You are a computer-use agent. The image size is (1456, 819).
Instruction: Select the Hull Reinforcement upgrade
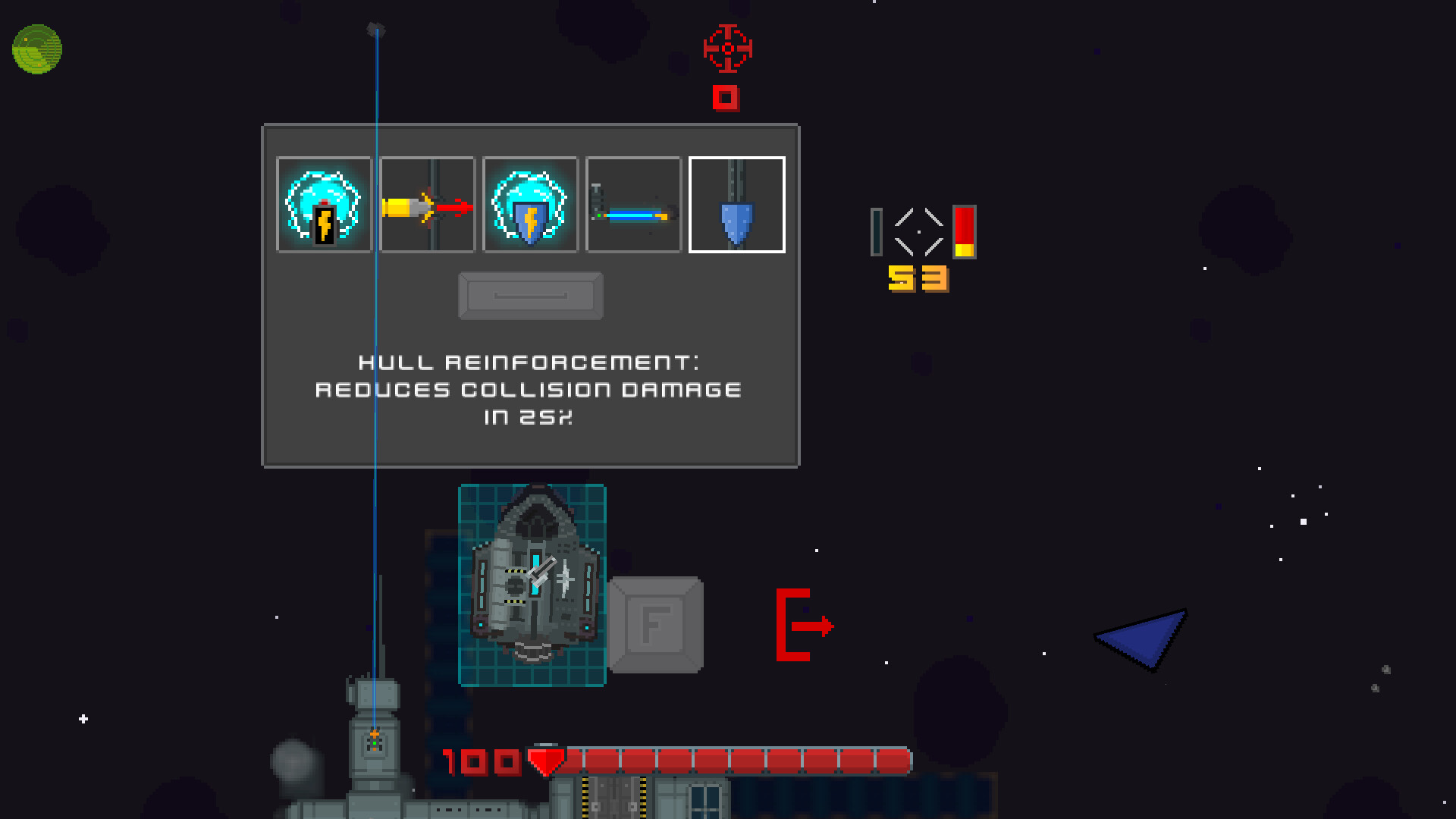[x=736, y=204]
